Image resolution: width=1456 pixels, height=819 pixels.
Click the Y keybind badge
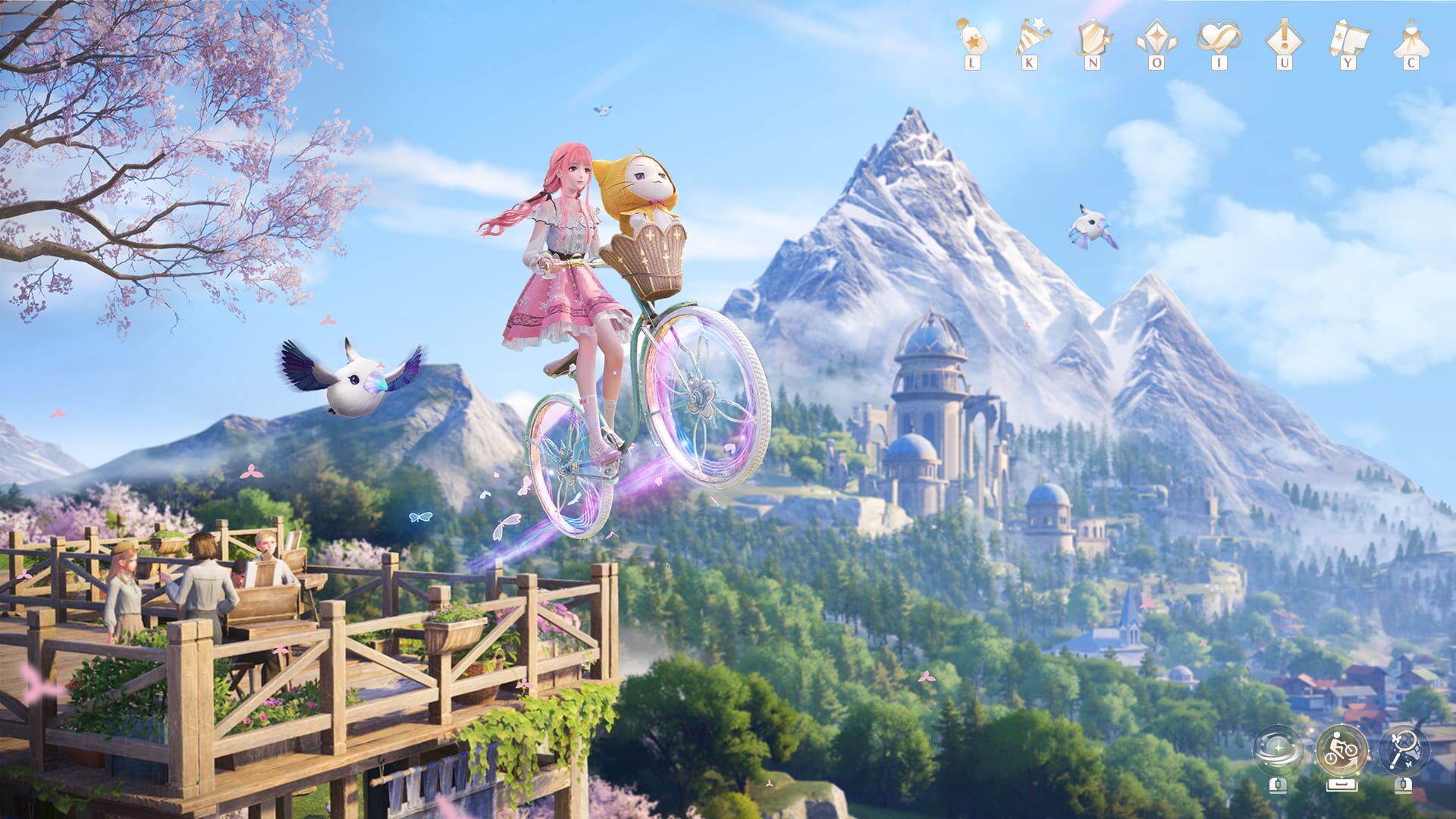coord(1348,62)
